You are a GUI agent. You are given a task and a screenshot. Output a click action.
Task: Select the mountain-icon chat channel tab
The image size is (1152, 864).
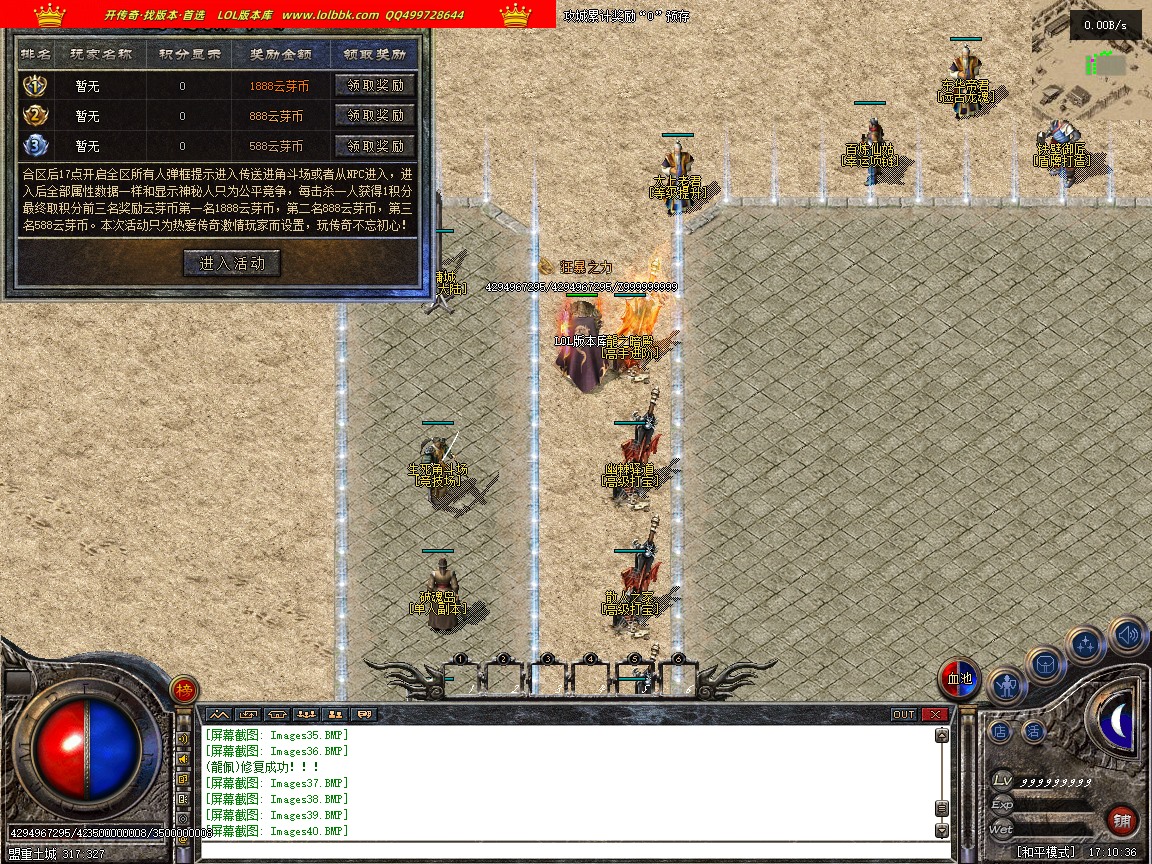coord(219,714)
